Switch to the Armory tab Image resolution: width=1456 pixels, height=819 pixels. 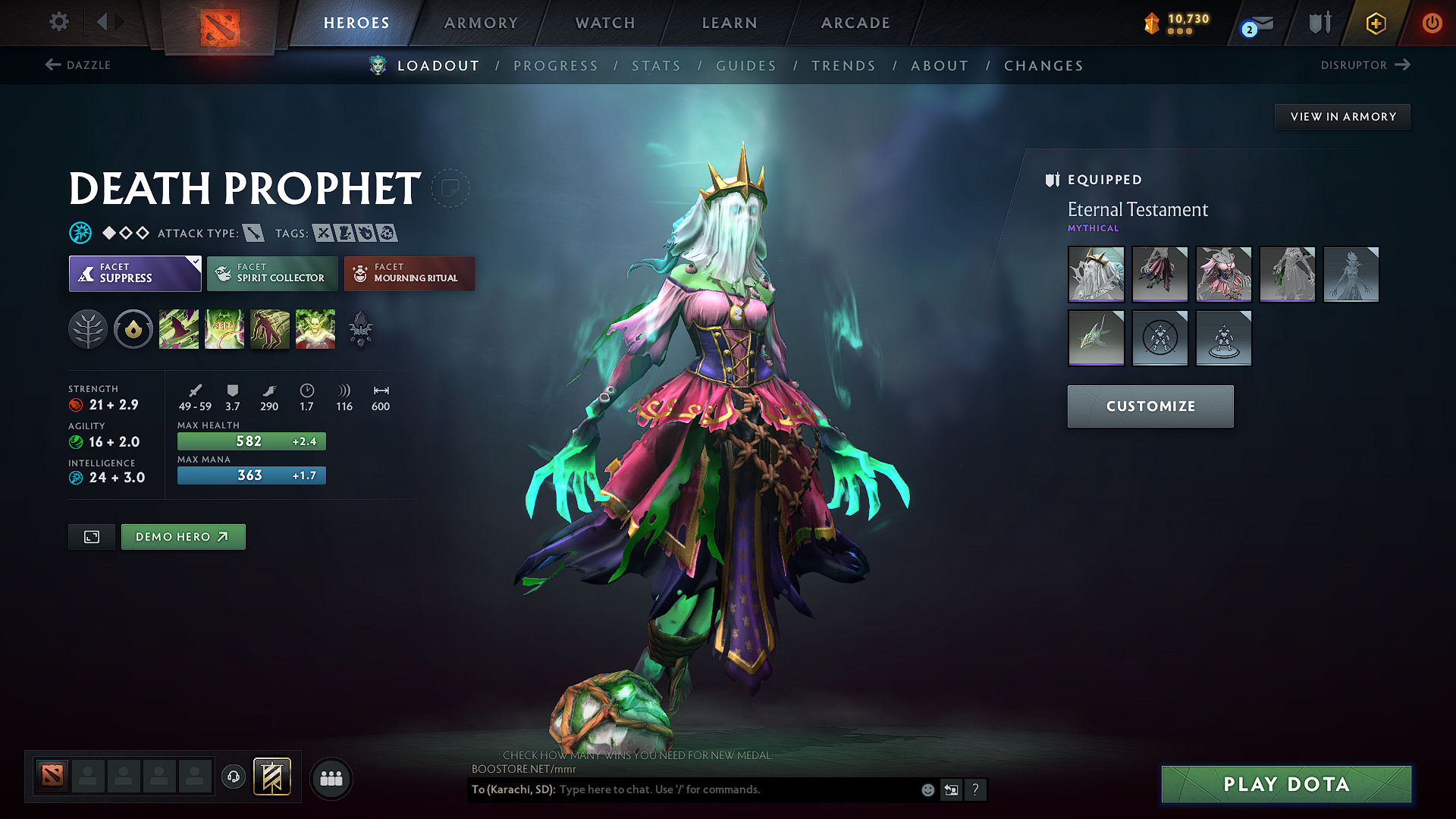pos(481,23)
